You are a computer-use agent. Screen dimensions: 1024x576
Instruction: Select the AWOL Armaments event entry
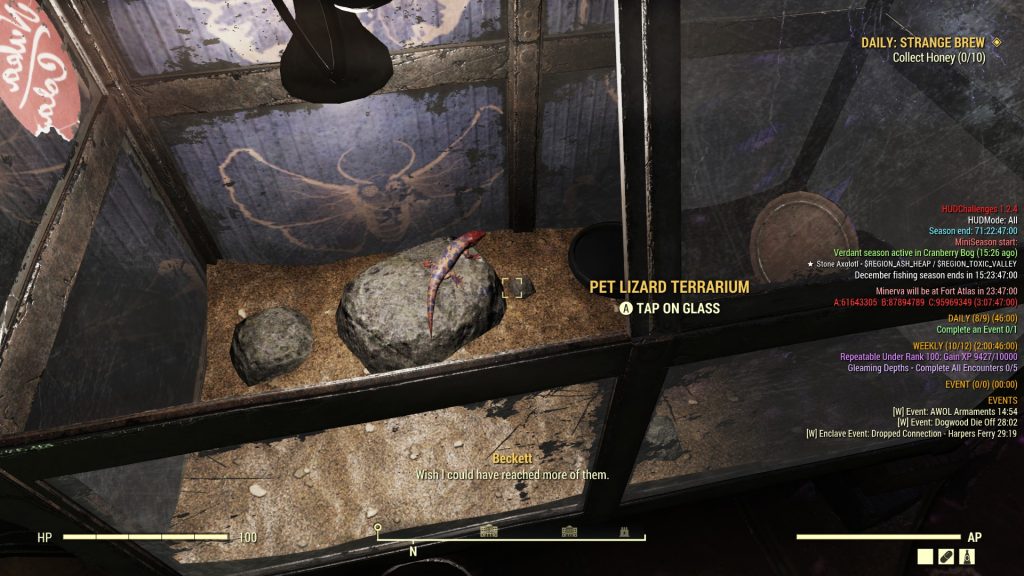(x=954, y=411)
